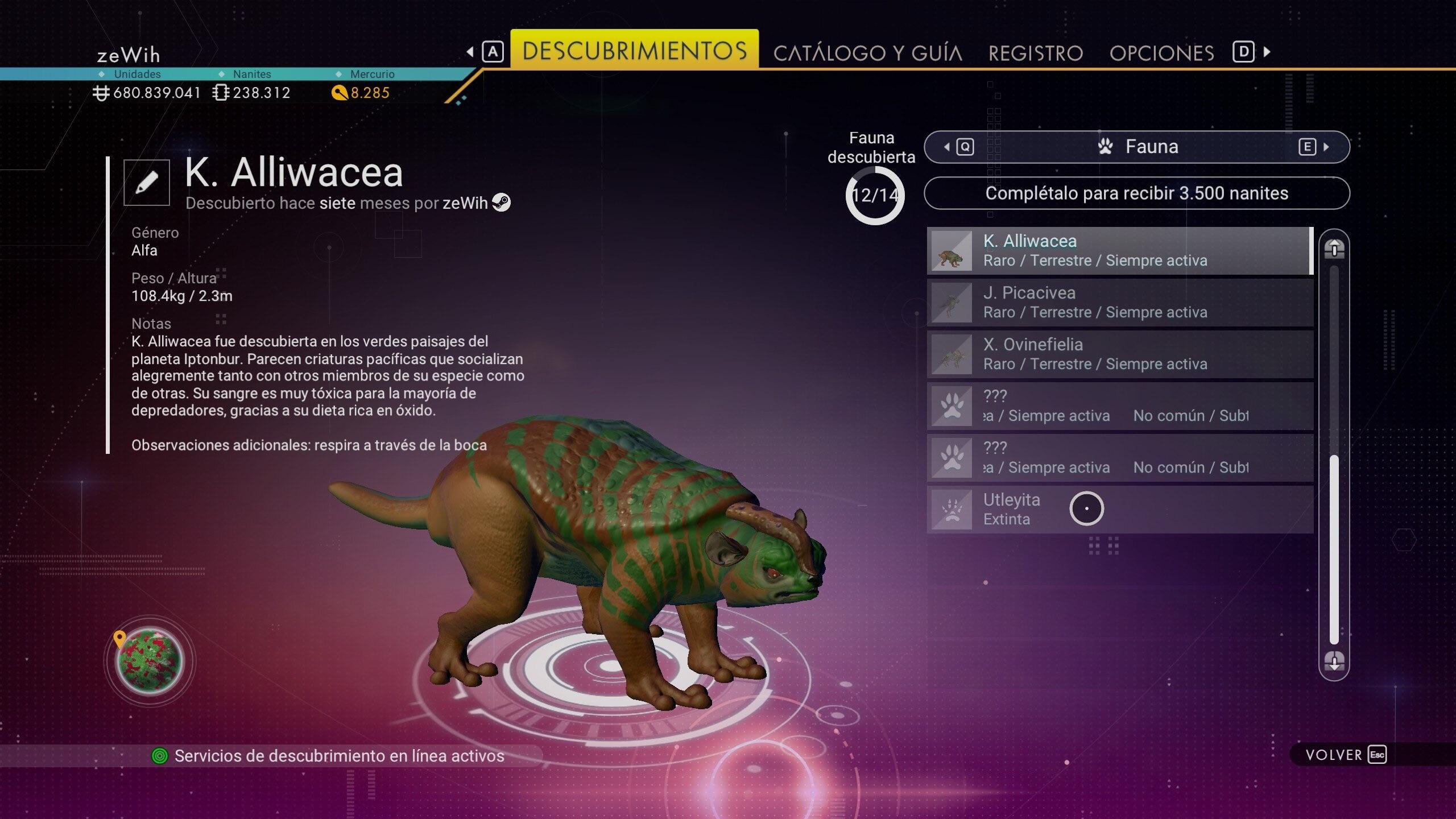
Task: Click the loading circle next to Utleyita
Action: tap(1087, 508)
